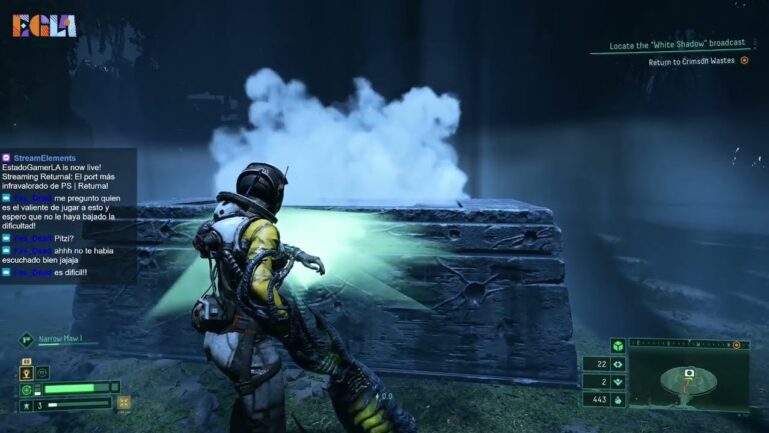Click the ether resource icon beside 2
Viewport: 769px width, 433px height.
coord(618,382)
